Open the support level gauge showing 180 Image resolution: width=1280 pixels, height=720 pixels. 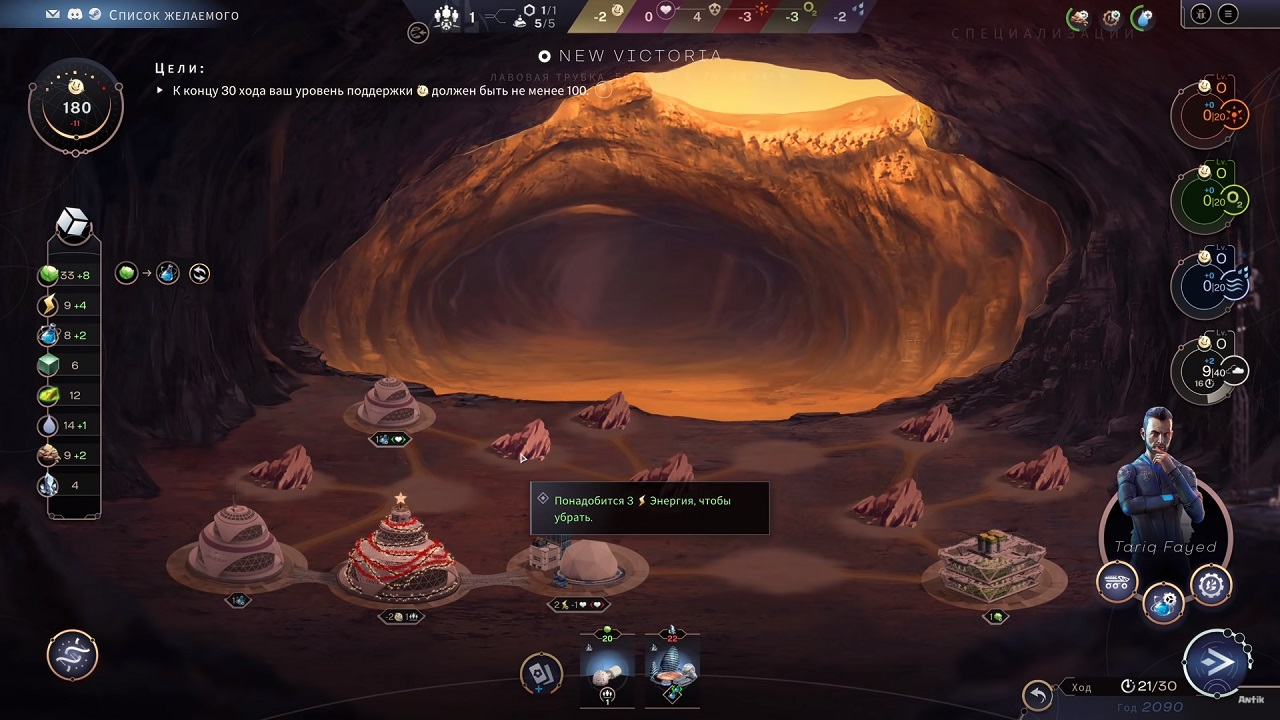pyautogui.click(x=76, y=108)
